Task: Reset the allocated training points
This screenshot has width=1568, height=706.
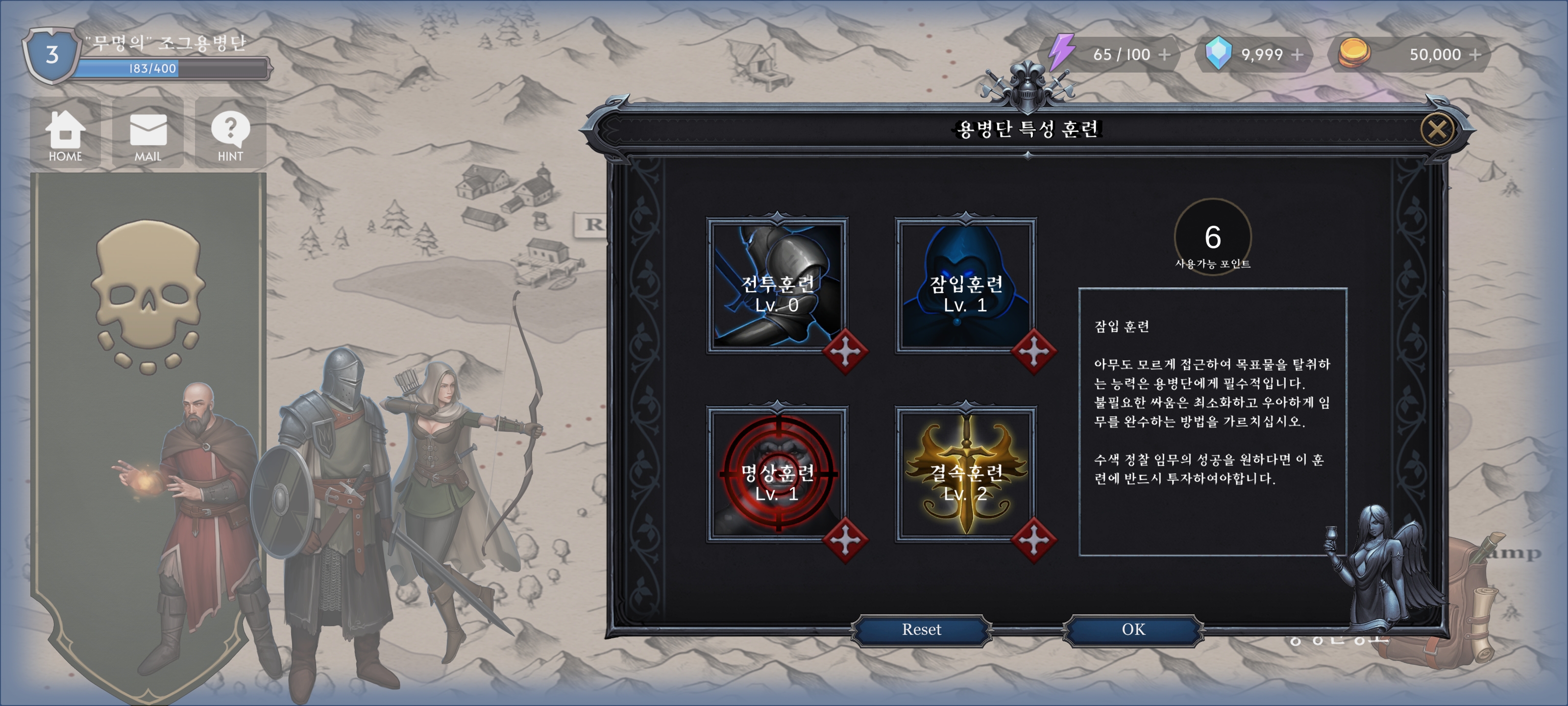Action: tap(921, 629)
